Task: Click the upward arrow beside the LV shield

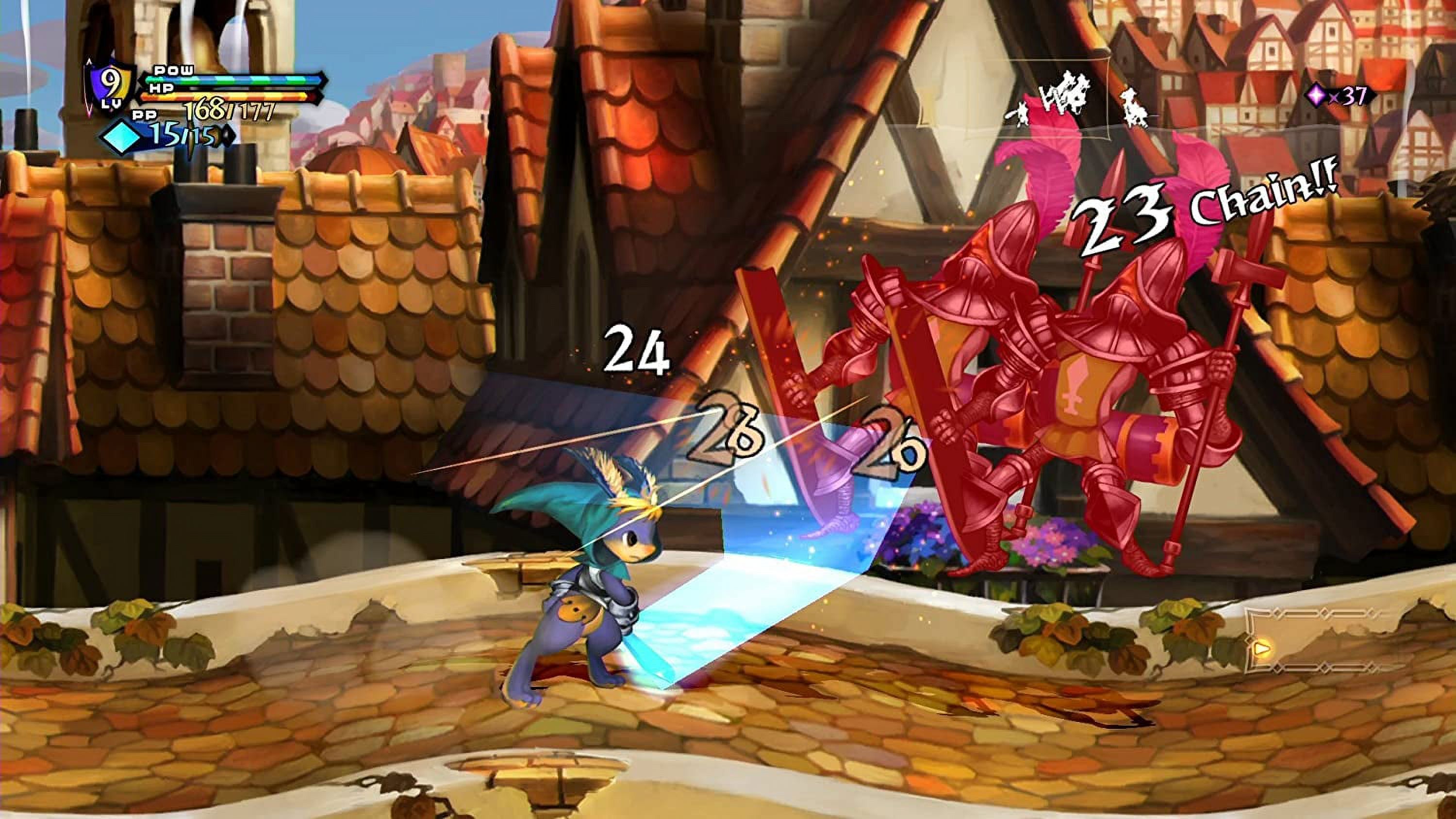Action: (x=89, y=61)
